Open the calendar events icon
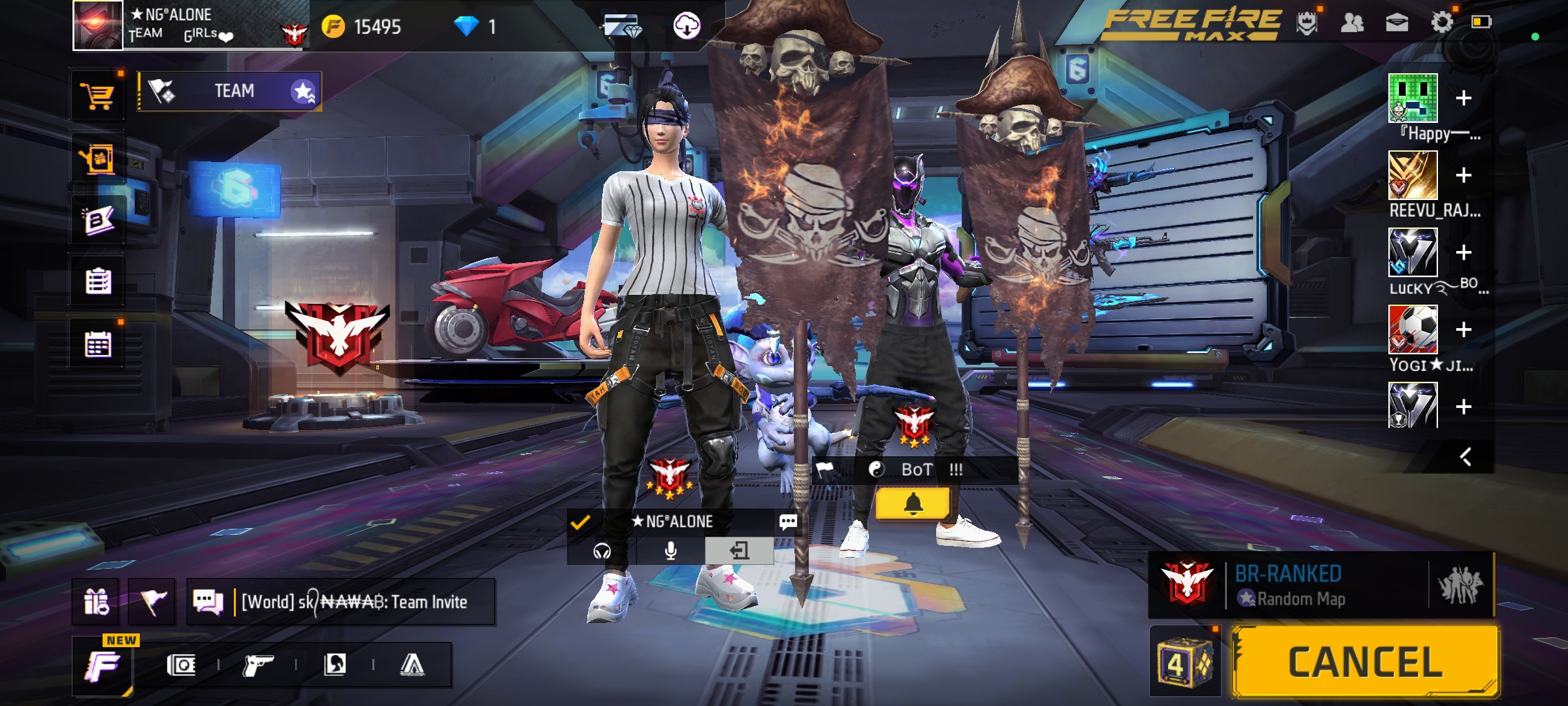 click(x=98, y=345)
